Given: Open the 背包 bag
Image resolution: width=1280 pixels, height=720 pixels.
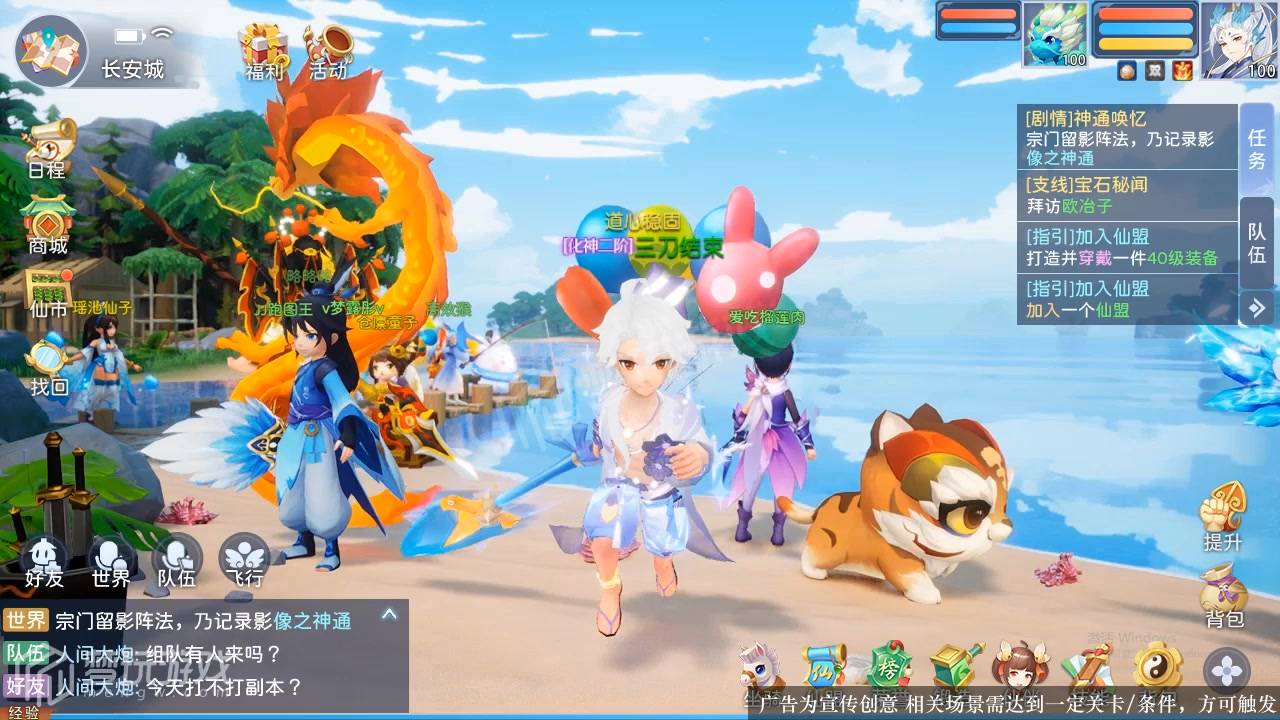Looking at the screenshot, I should pos(1222,594).
